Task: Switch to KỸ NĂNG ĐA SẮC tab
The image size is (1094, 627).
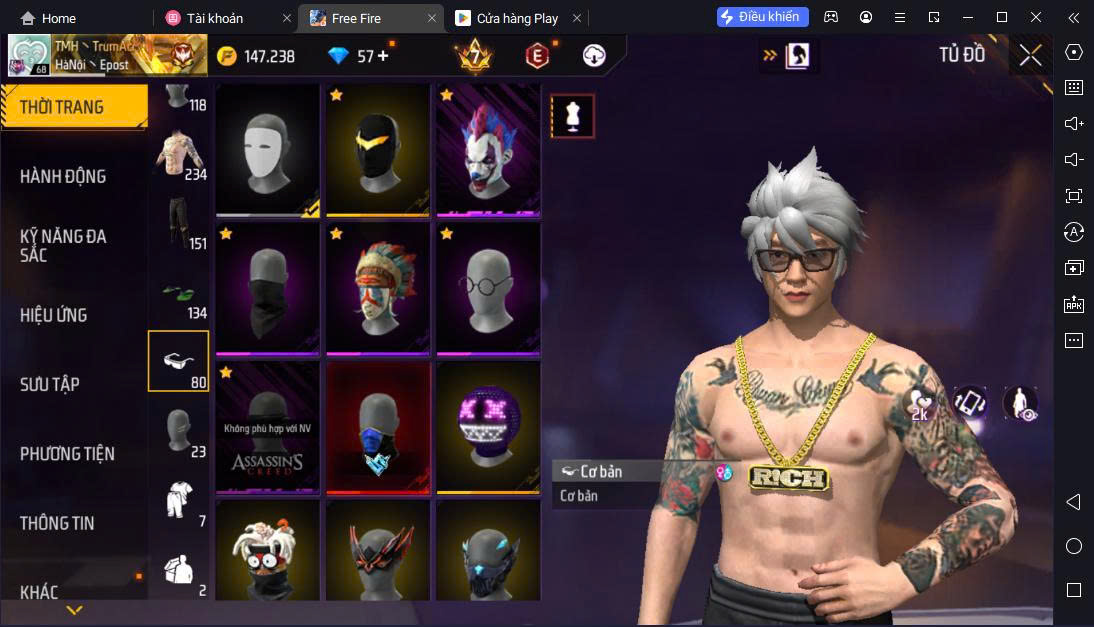Action: click(63, 245)
